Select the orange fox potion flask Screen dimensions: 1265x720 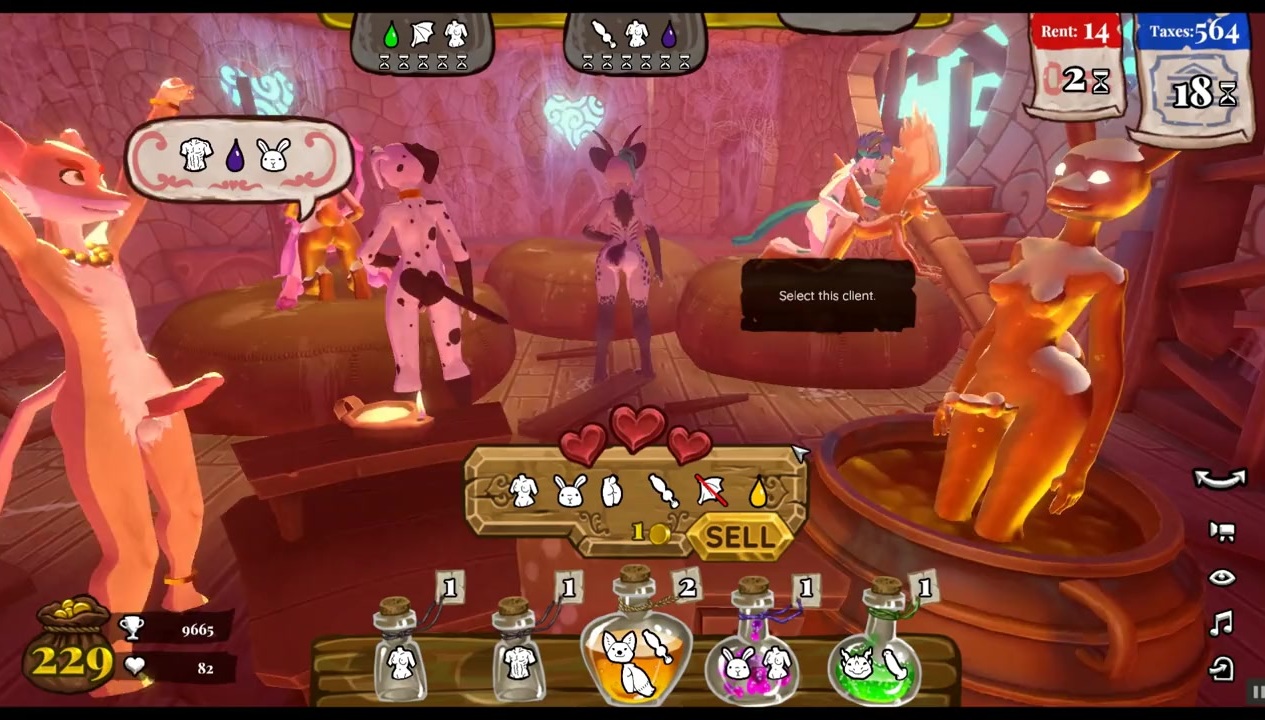coord(634,648)
